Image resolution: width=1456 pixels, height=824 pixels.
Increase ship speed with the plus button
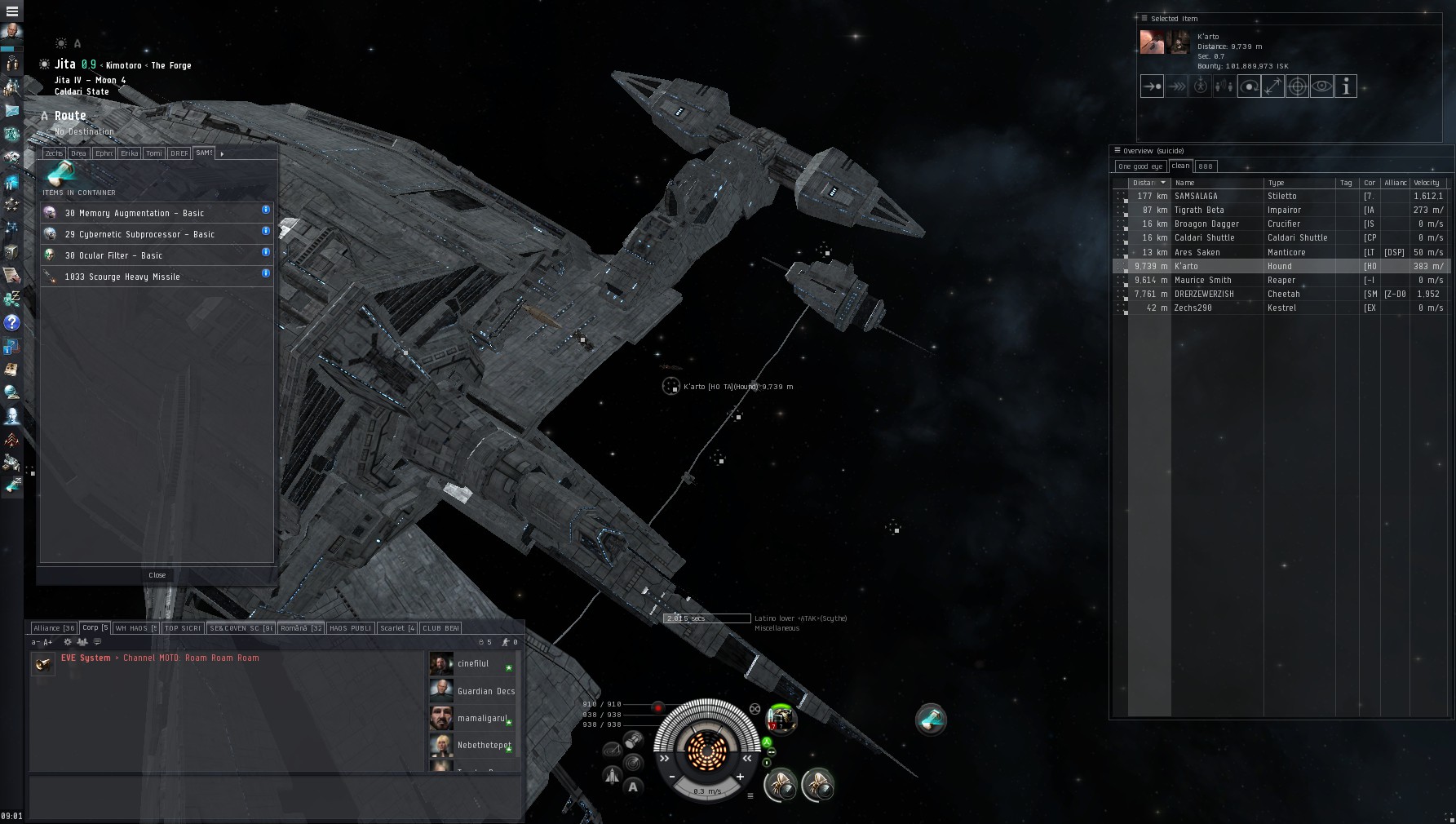(740, 777)
